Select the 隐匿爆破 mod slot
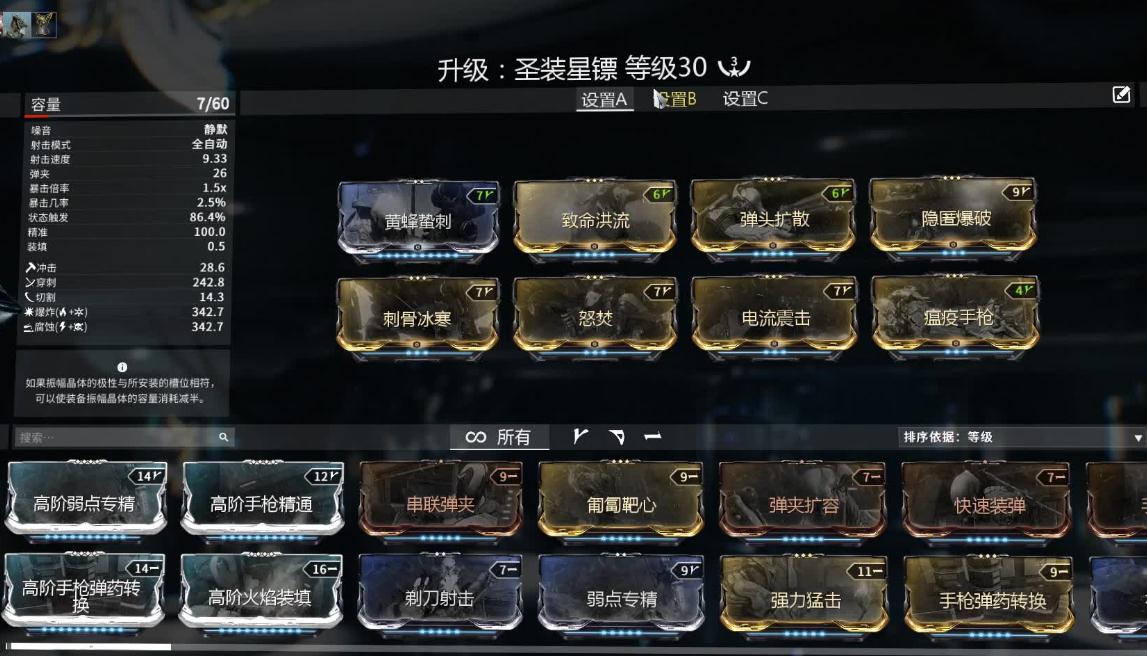Screen dimensions: 1147x656 (x=952, y=218)
